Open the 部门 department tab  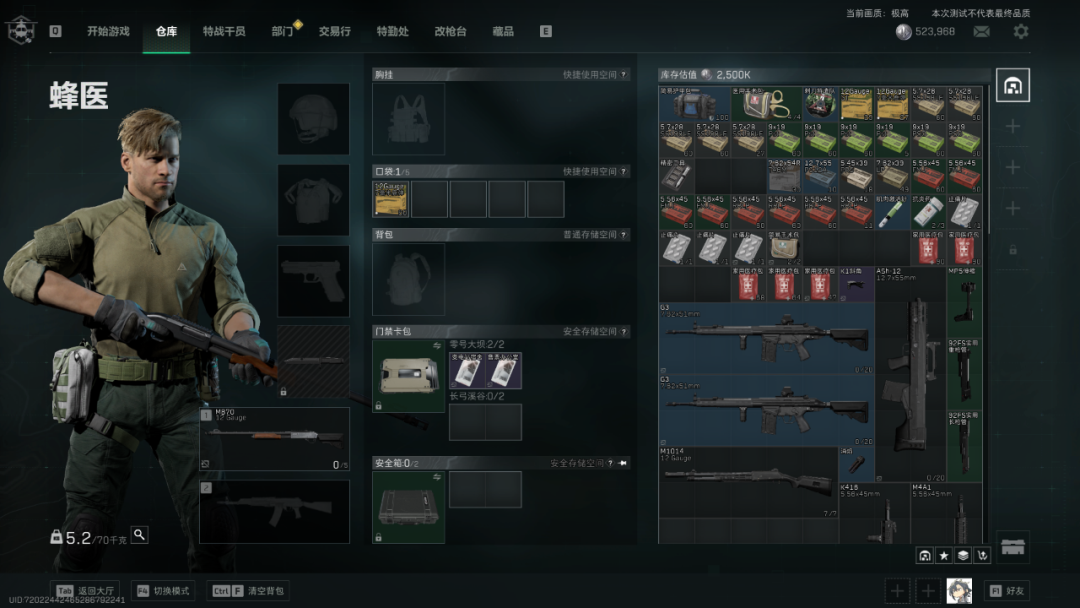click(283, 31)
